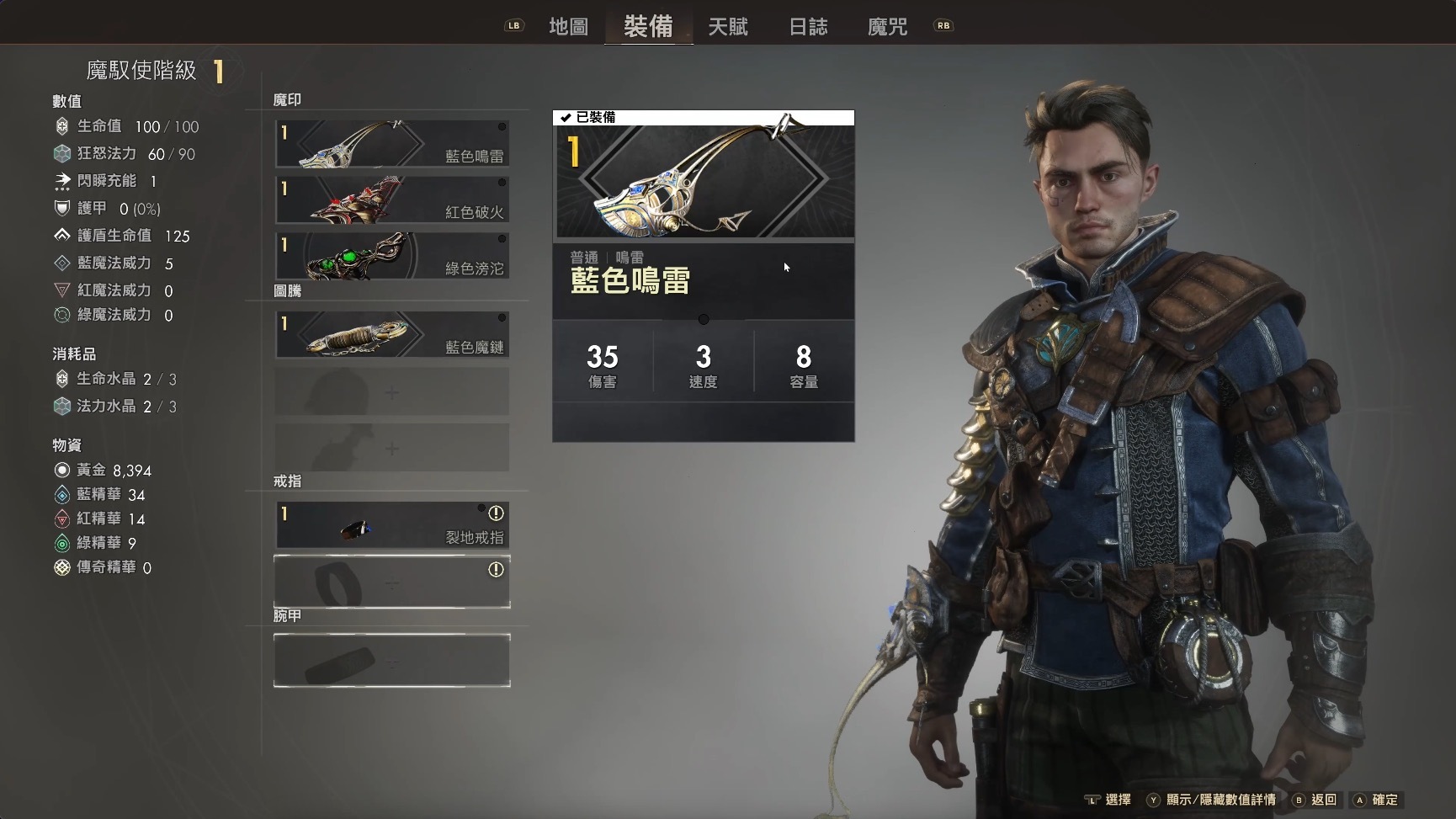The width and height of the screenshot is (1456, 819).
Task: Choose the 裂地戒指 ring slot
Action: (392, 525)
